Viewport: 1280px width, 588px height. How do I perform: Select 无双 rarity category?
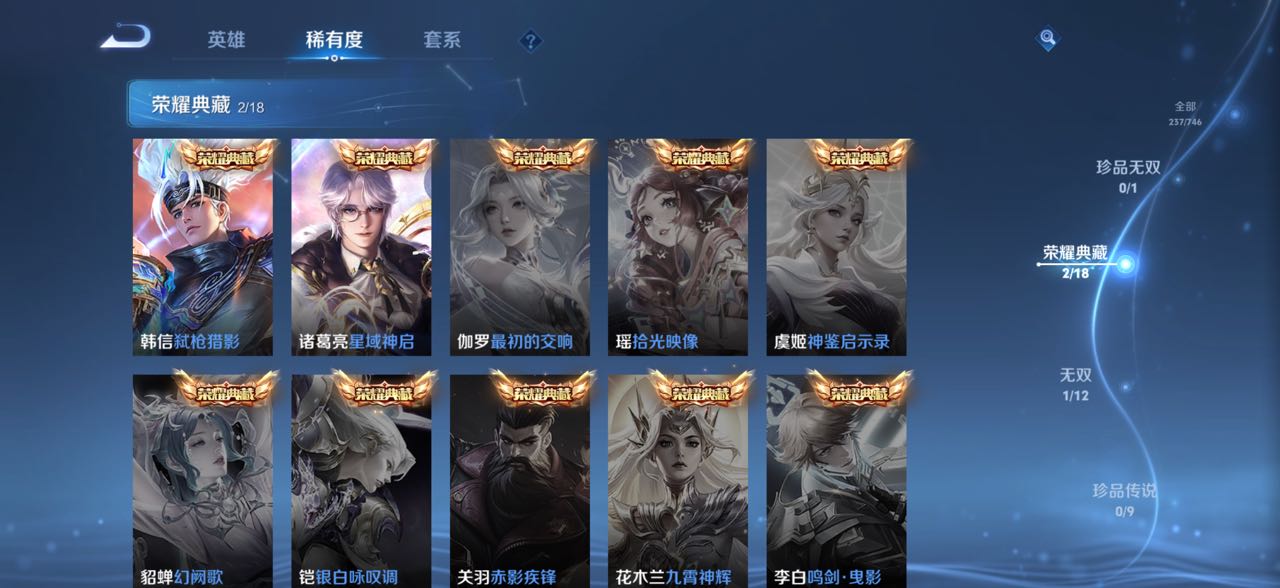point(1075,383)
